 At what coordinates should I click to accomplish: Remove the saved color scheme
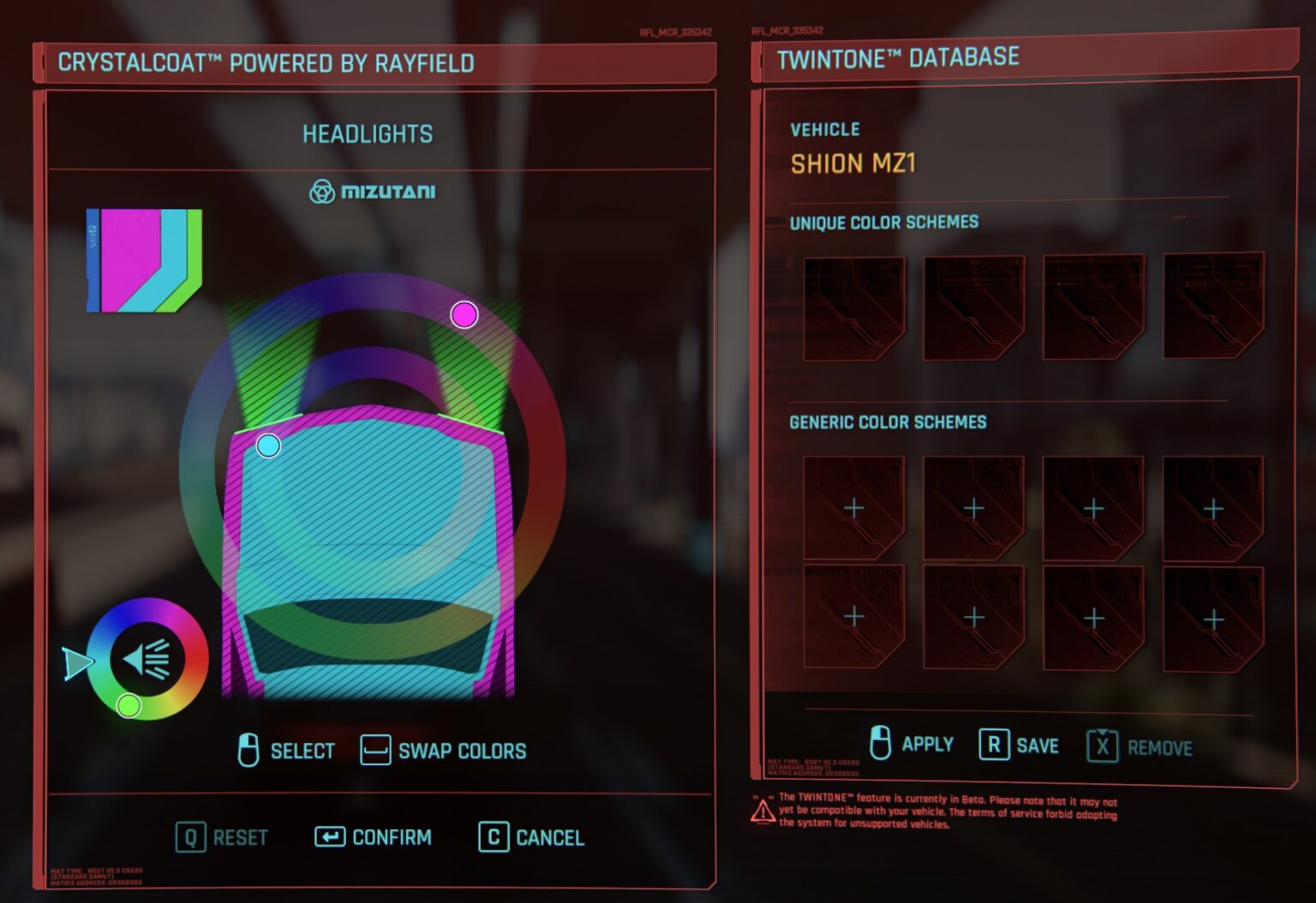pyautogui.click(x=1140, y=747)
